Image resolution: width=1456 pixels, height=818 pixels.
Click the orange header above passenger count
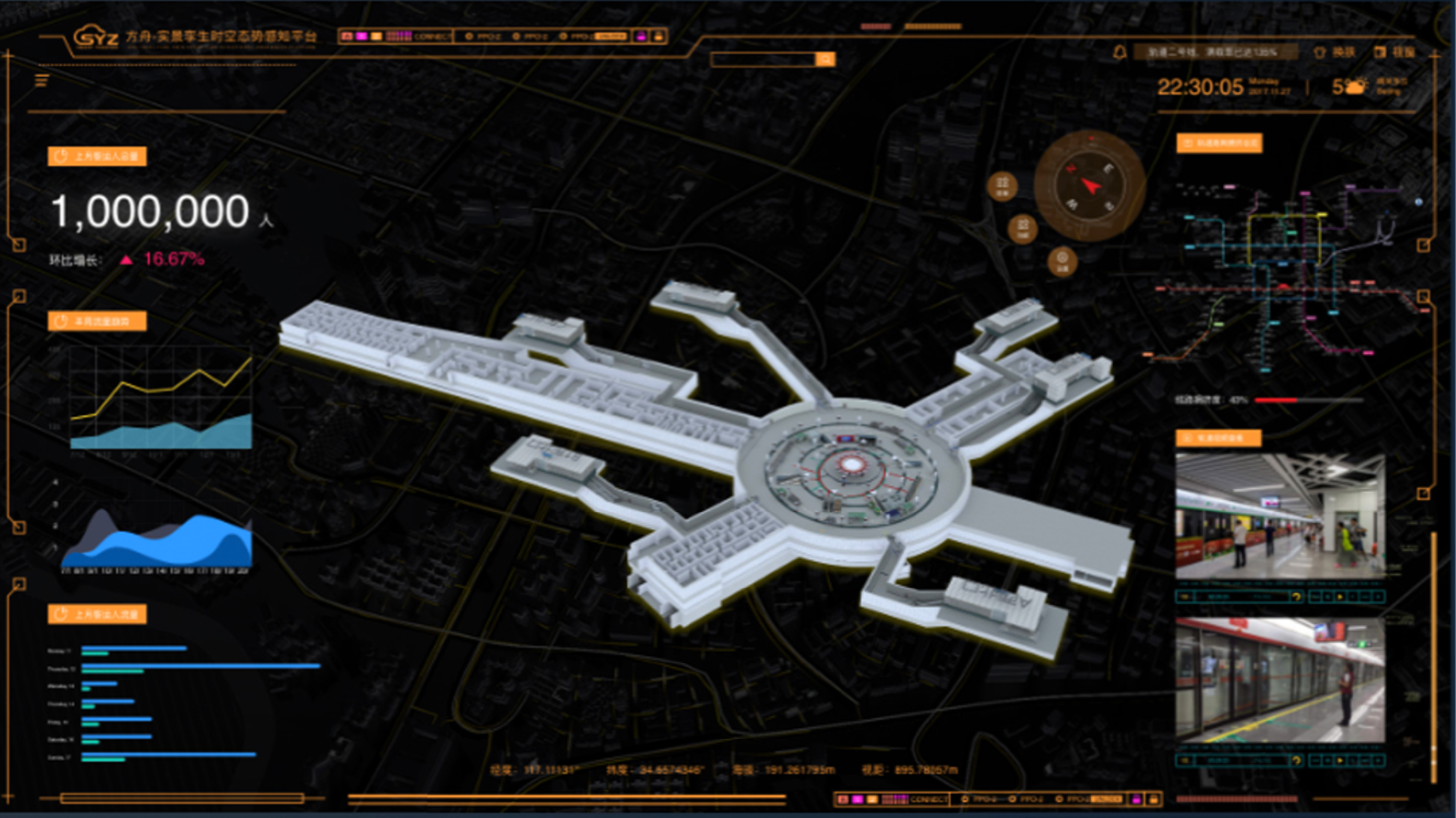pyautogui.click(x=97, y=157)
